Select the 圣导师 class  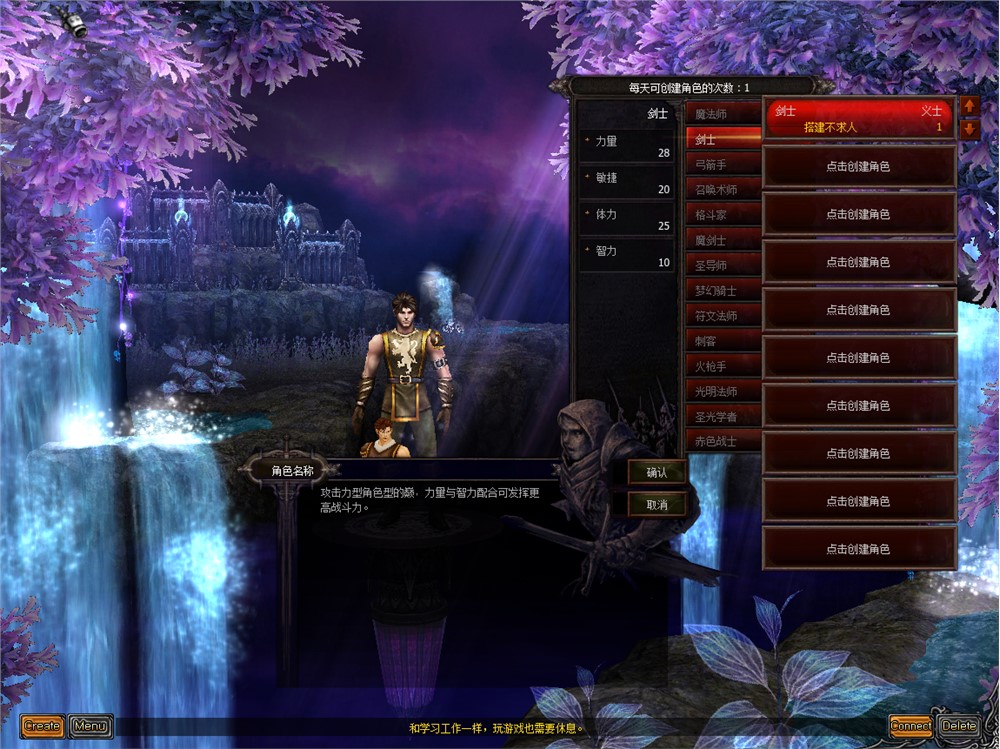coord(723,265)
